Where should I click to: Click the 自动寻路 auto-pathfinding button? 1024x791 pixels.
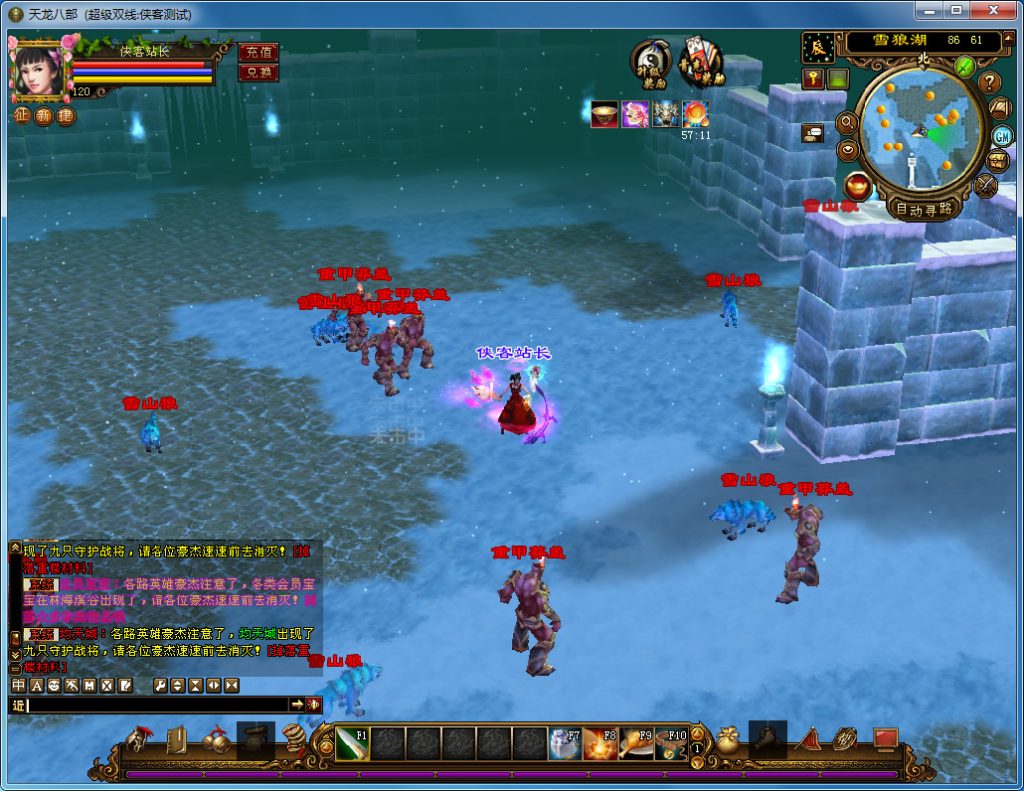point(923,209)
